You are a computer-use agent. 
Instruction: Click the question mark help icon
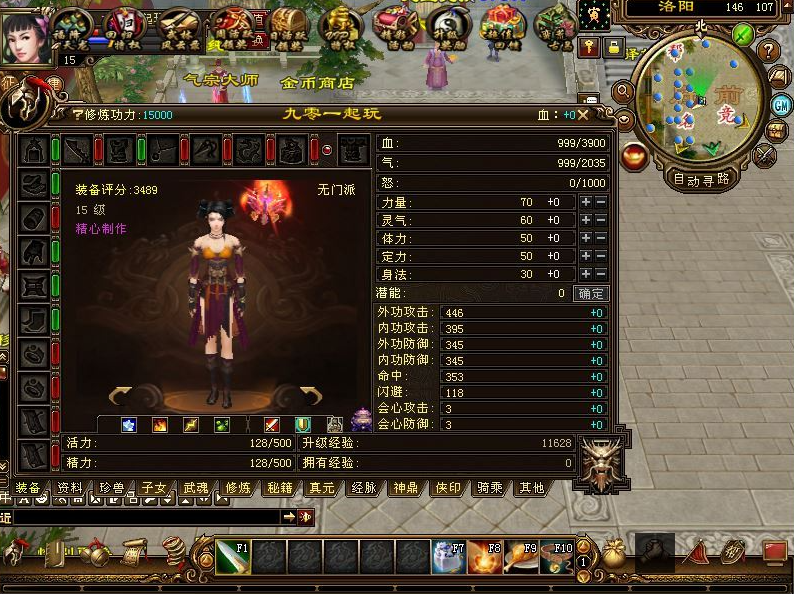click(768, 50)
